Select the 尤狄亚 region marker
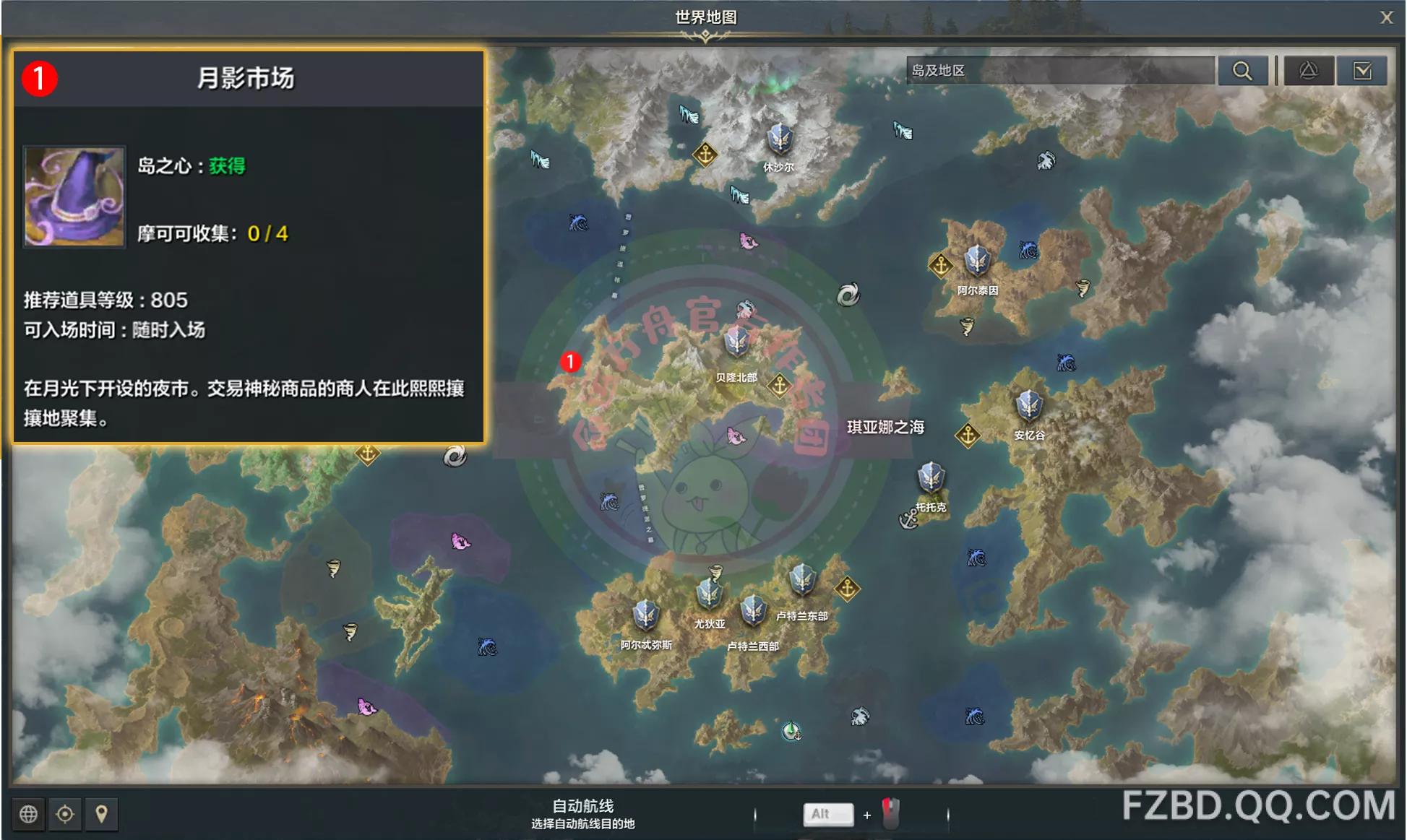Image resolution: width=1407 pixels, height=840 pixels. 709,594
